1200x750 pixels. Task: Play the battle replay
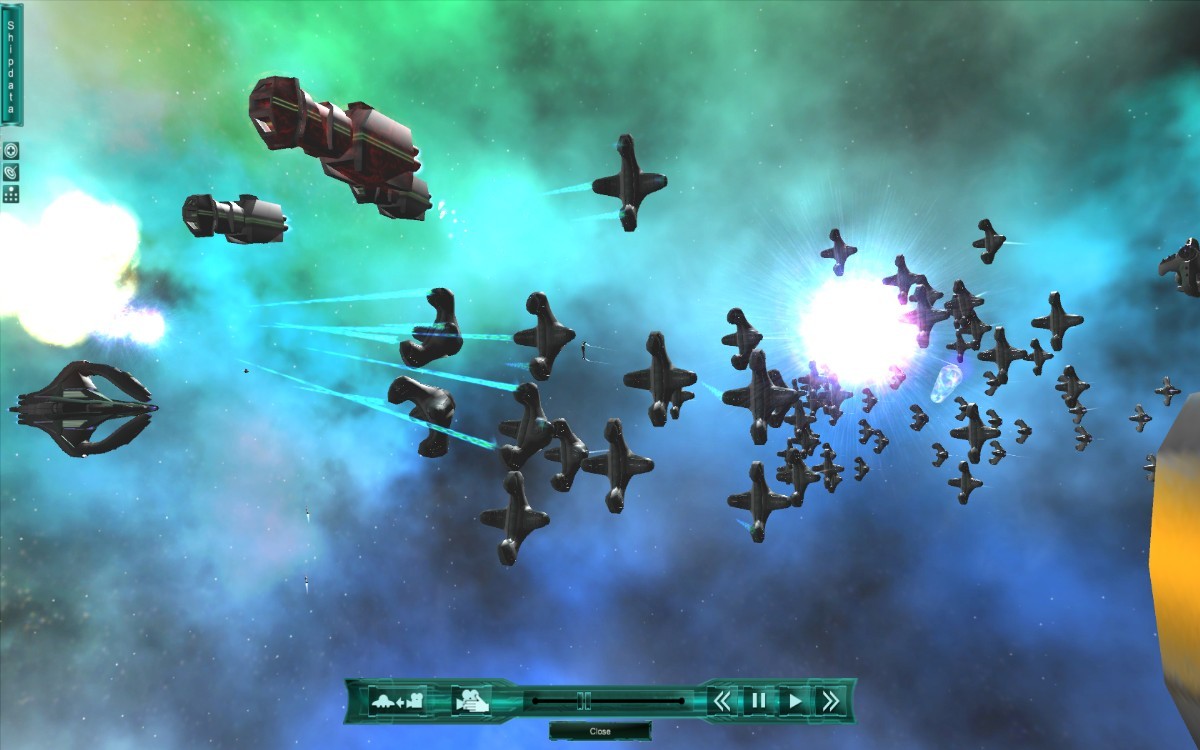pyautogui.click(x=794, y=701)
